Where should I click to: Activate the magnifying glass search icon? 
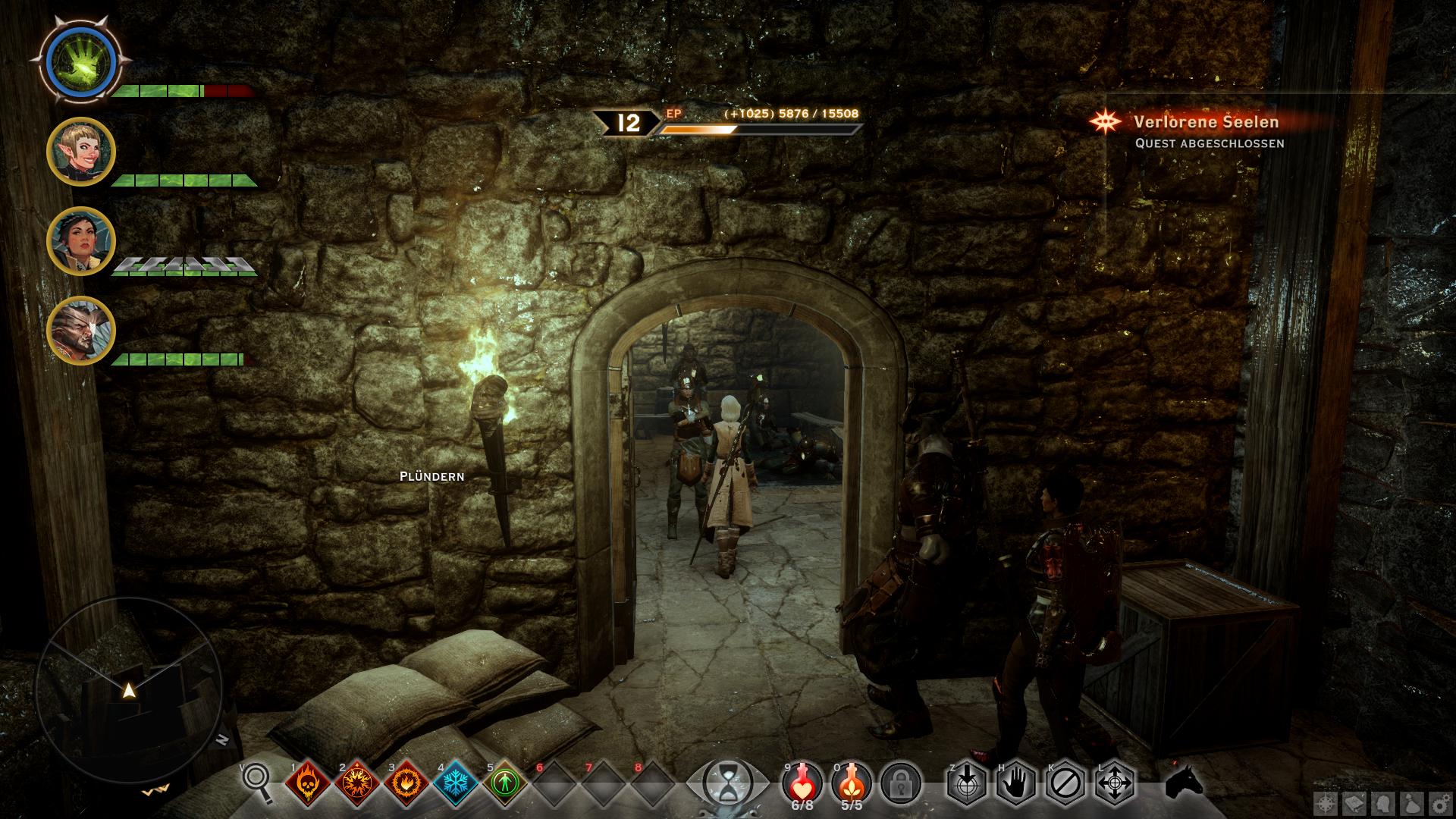(256, 782)
